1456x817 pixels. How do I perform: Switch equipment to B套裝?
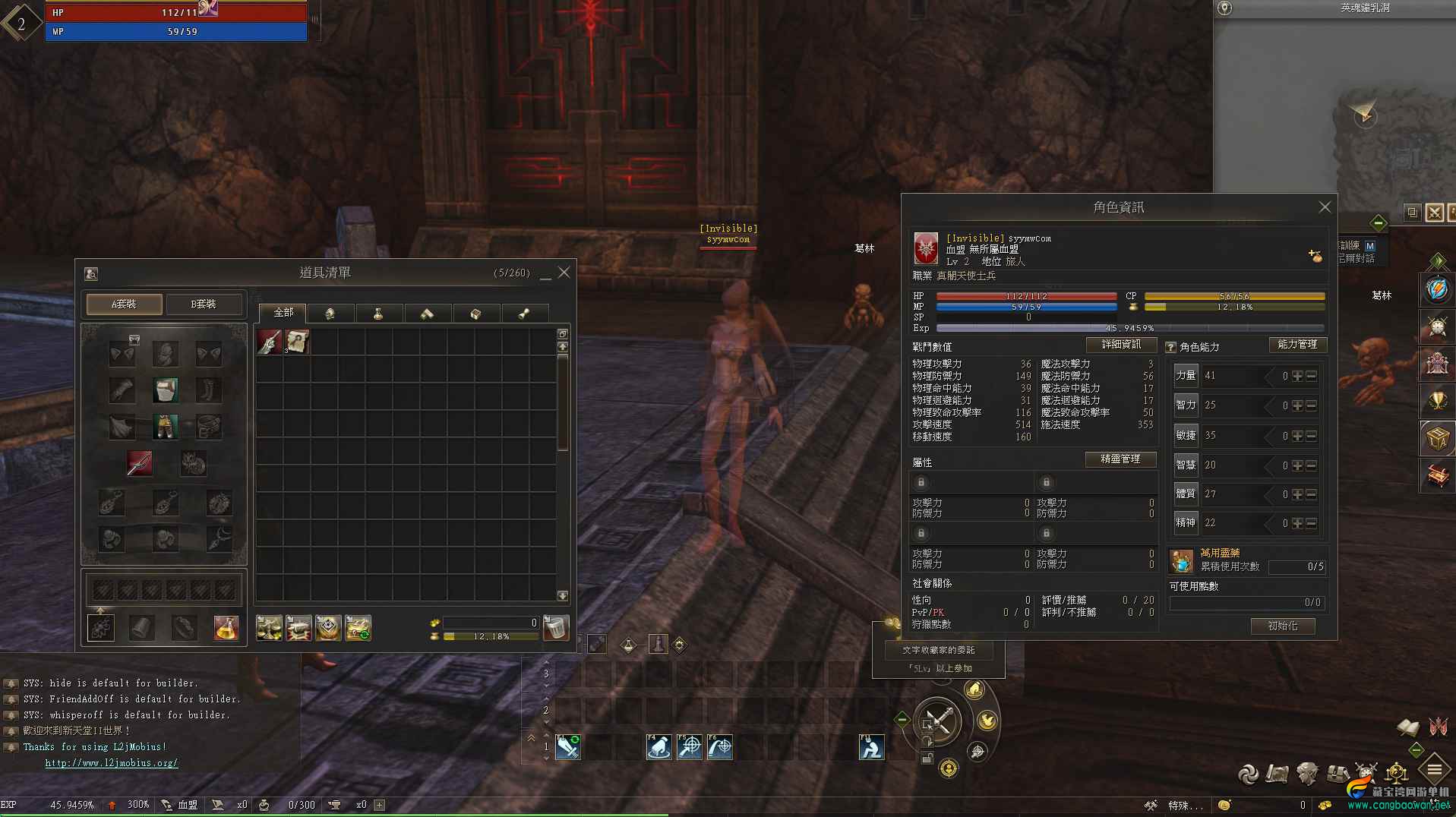(204, 303)
